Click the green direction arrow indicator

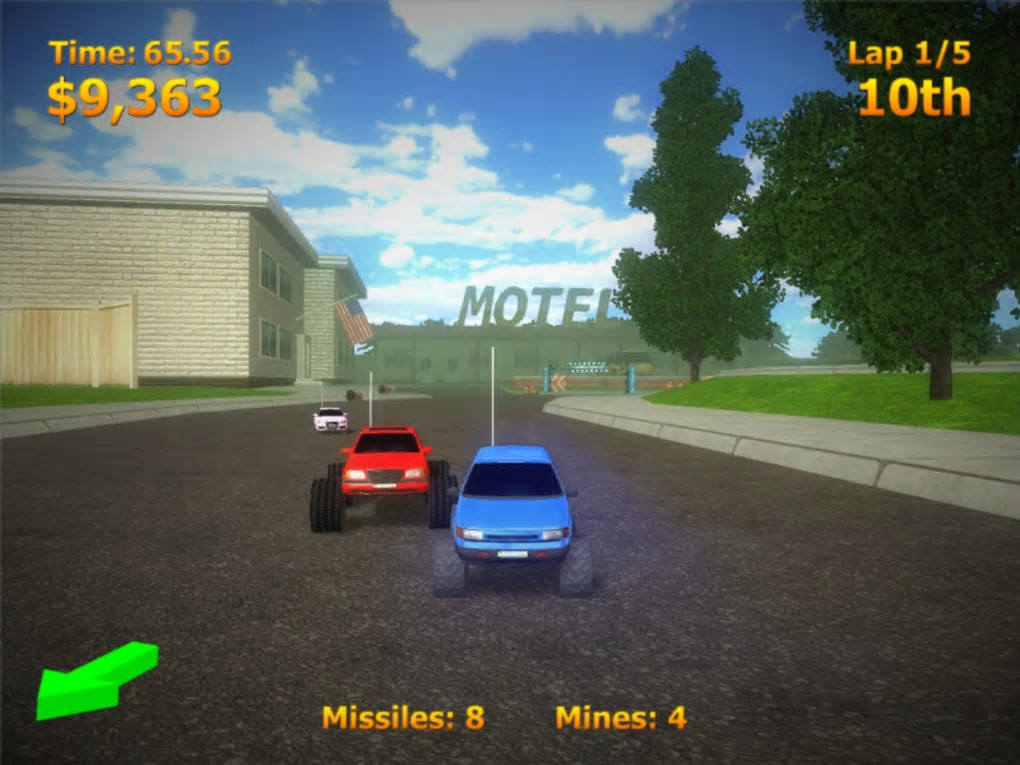[x=92, y=681]
